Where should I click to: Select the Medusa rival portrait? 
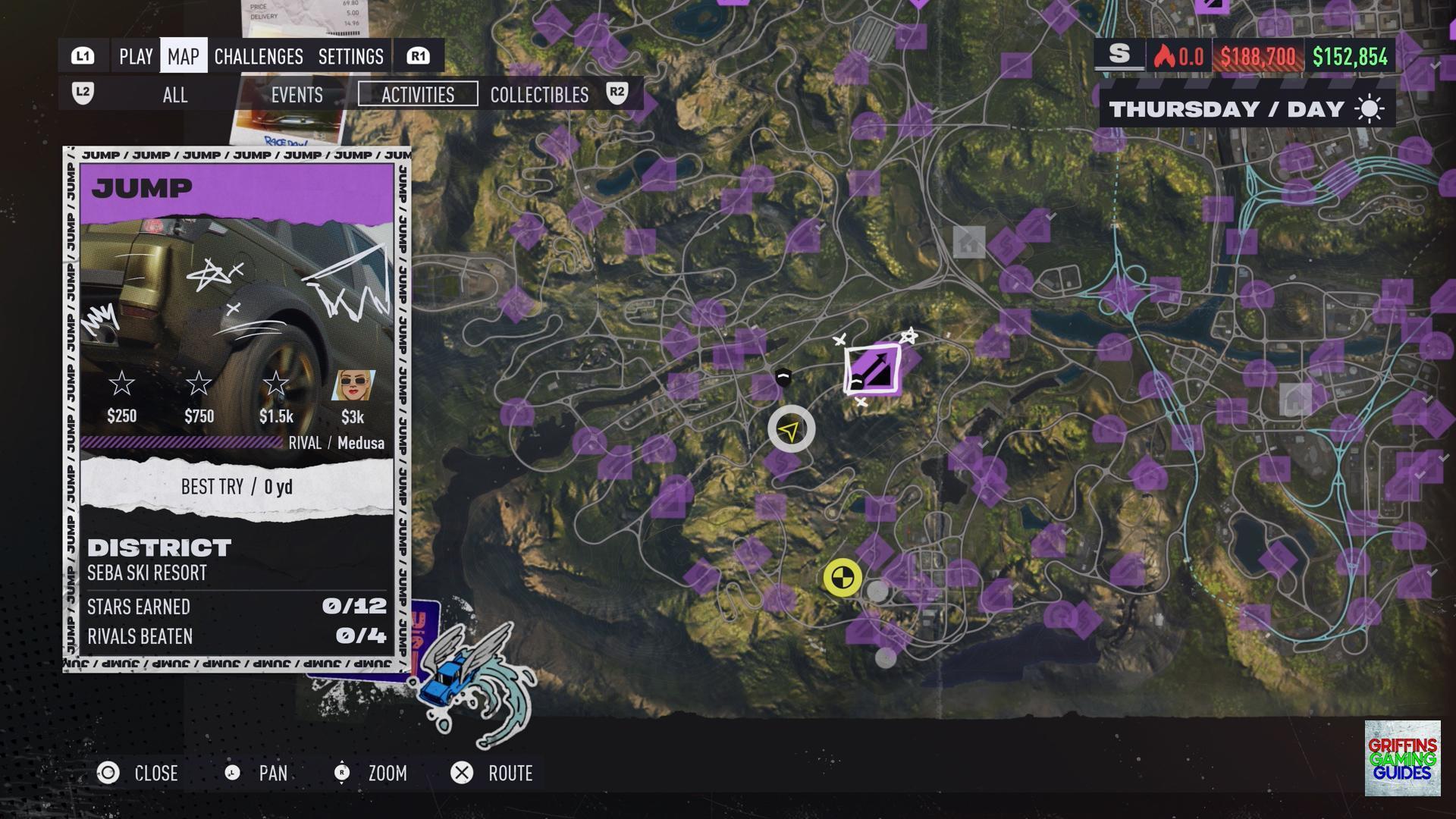[353, 386]
